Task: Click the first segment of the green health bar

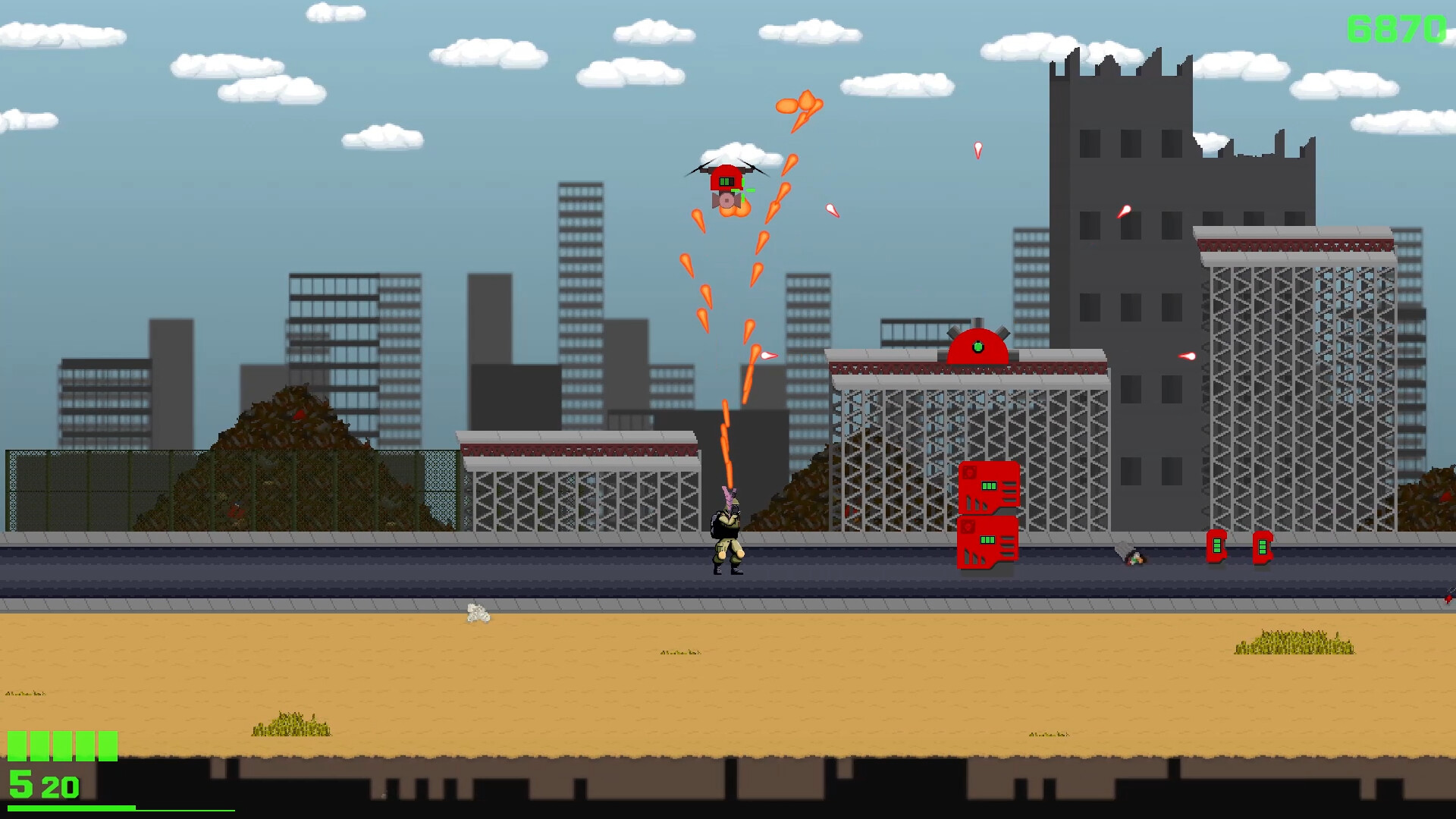Action: tap(17, 745)
